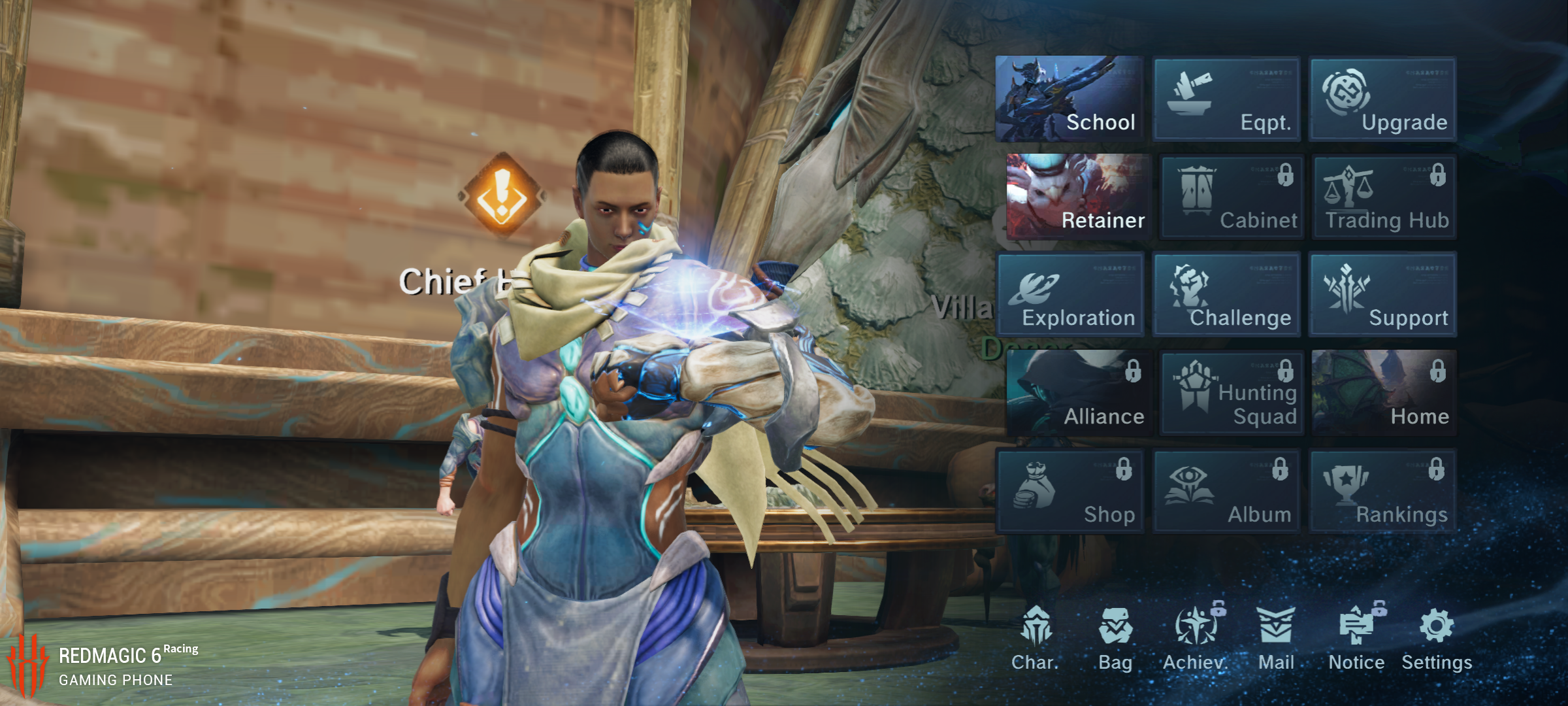Select the locked Album tile

(x=1227, y=491)
